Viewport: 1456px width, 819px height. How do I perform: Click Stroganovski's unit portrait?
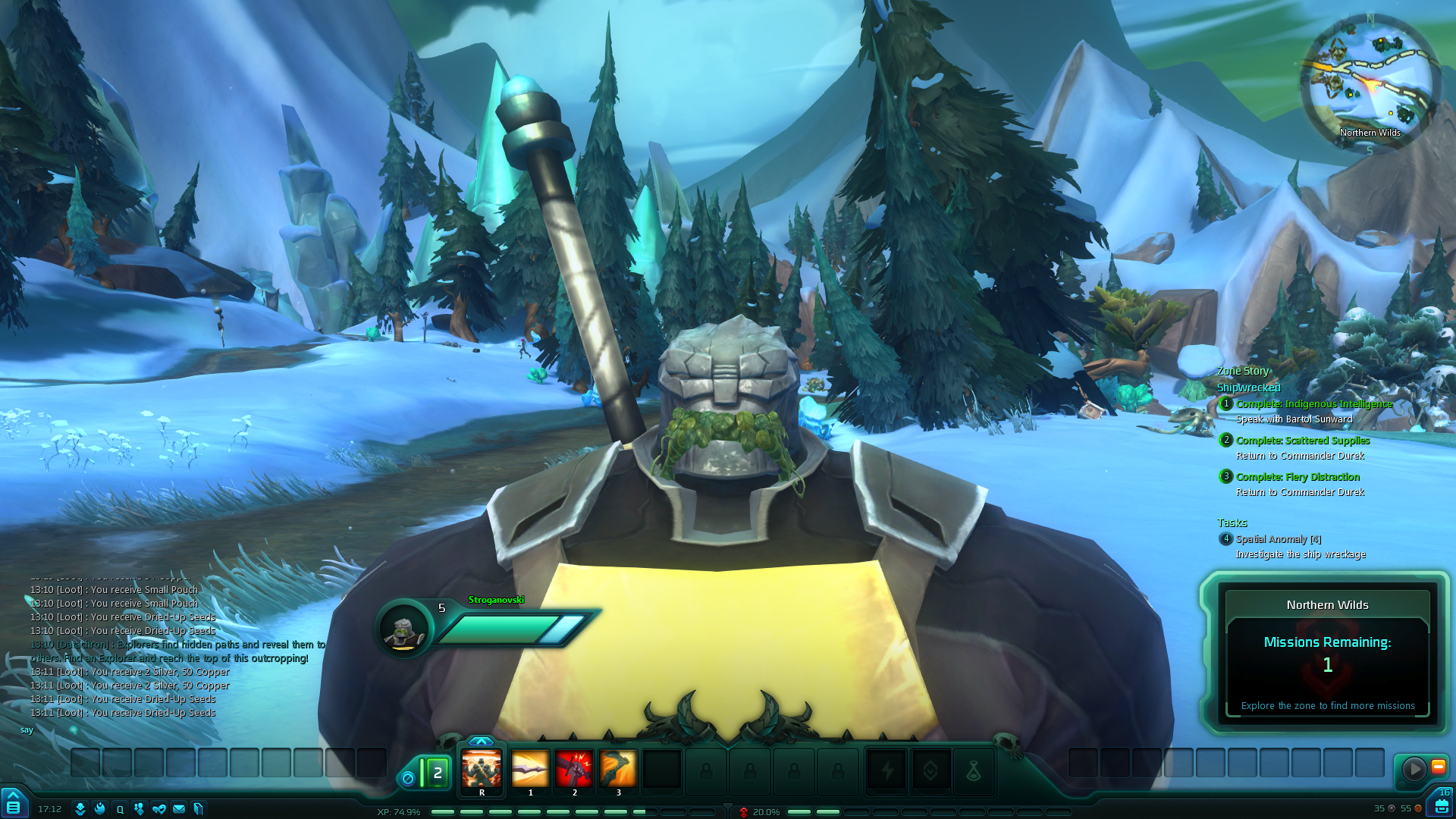point(404,629)
